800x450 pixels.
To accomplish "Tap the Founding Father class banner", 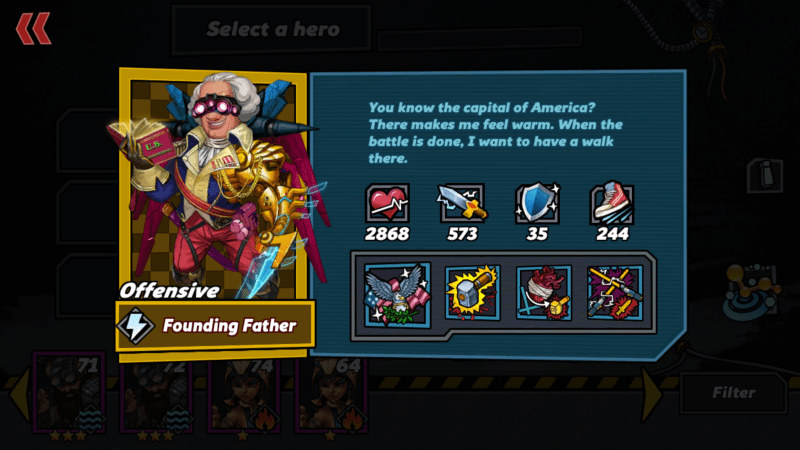I will [x=216, y=325].
